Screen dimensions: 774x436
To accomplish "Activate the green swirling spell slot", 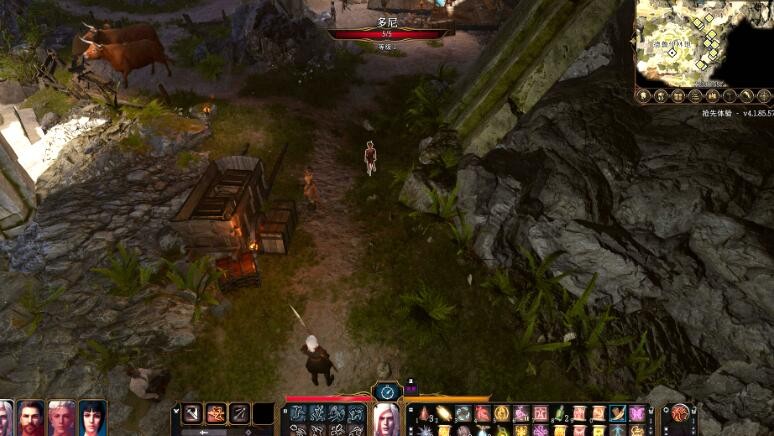I will click(463, 413).
